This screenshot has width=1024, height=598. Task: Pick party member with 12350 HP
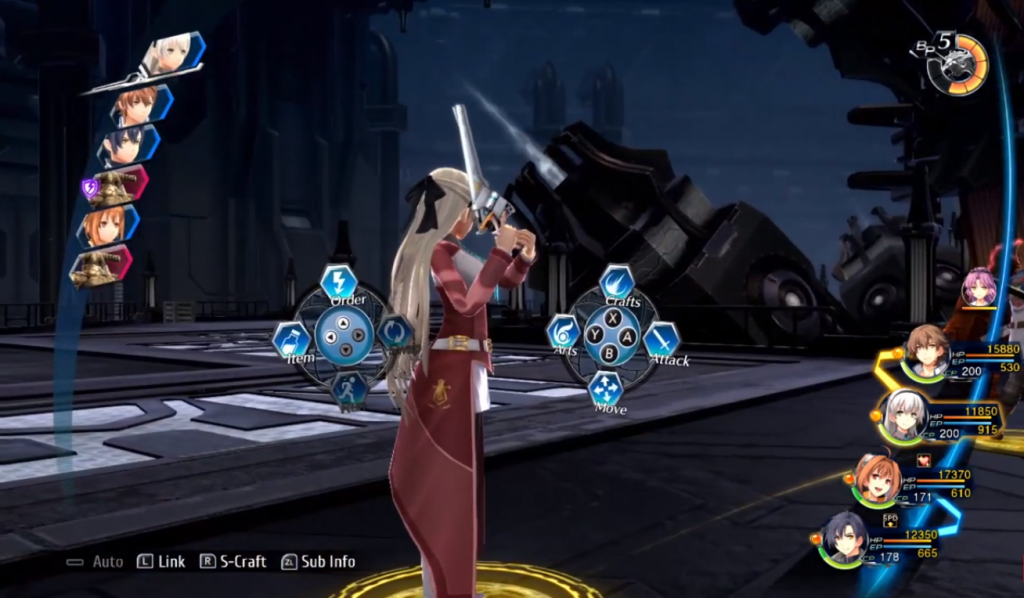coord(845,540)
